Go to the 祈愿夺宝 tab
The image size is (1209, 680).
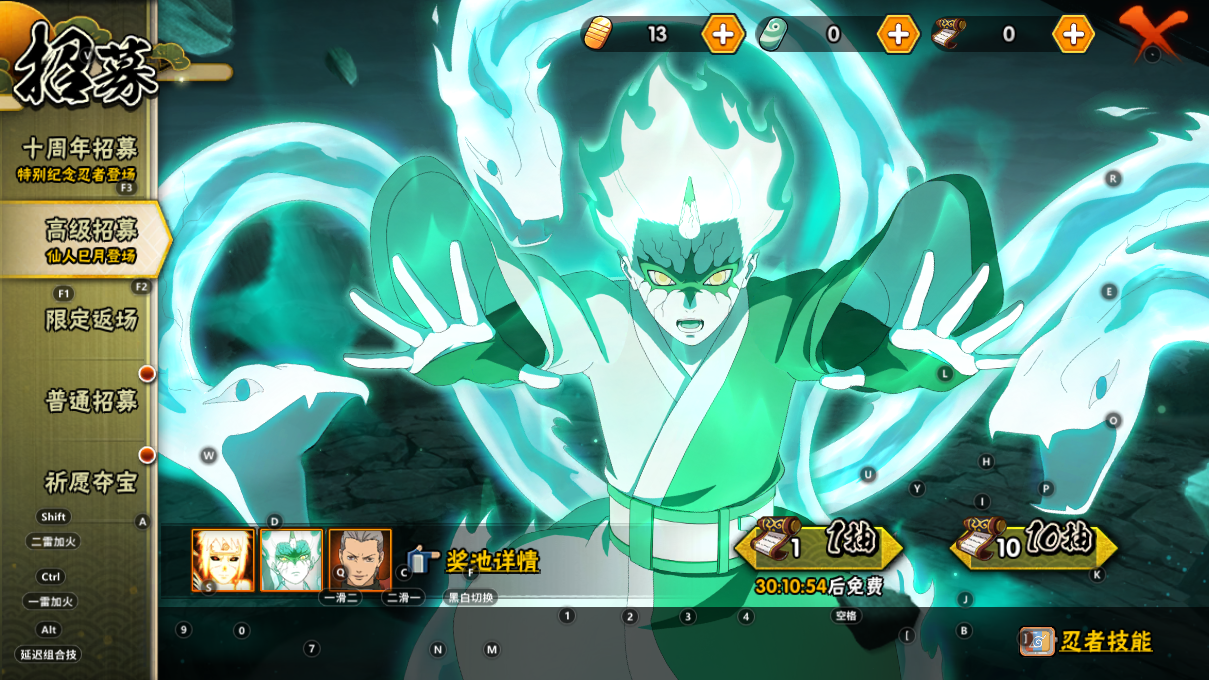(90, 482)
